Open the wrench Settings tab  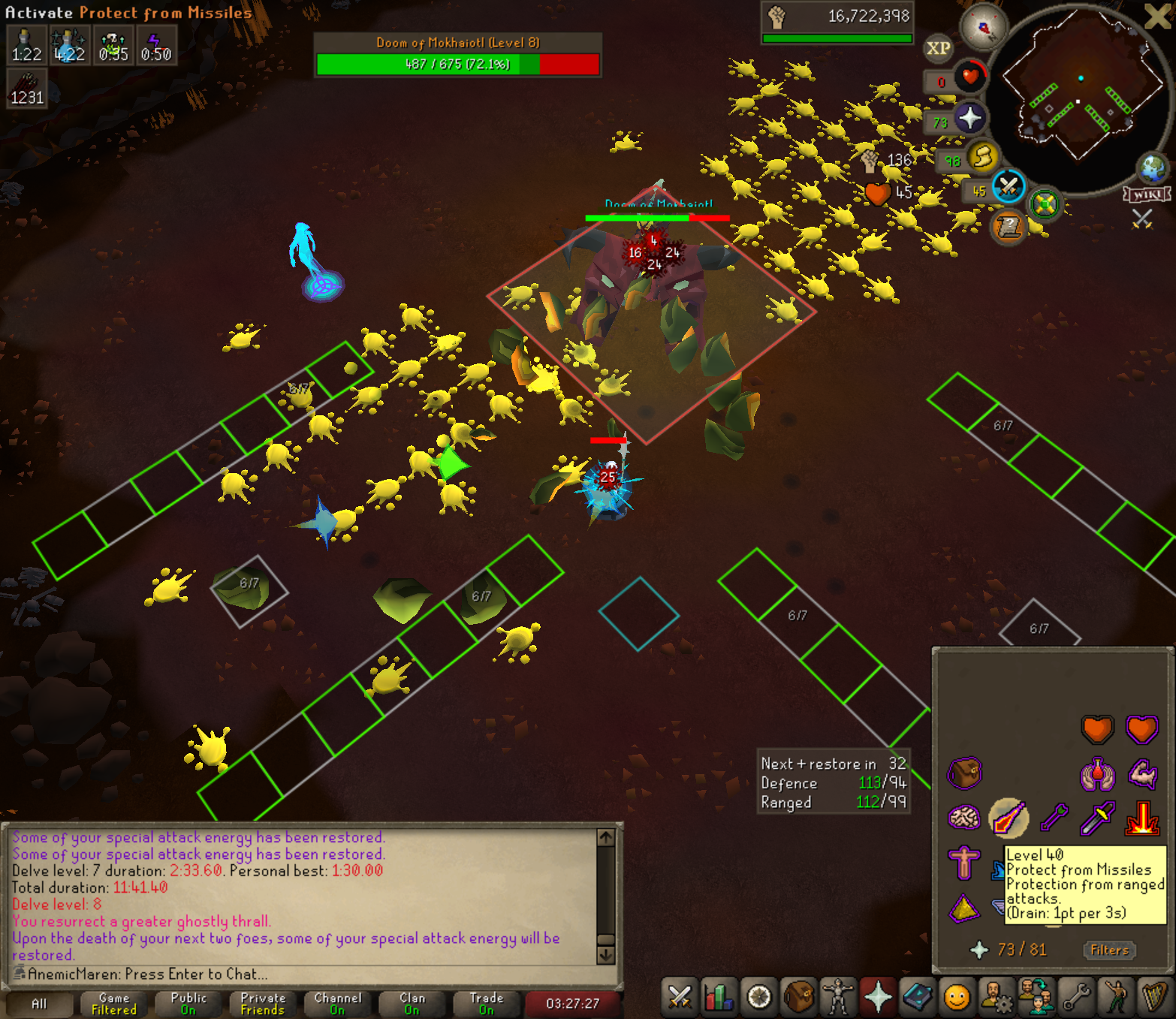point(1077,997)
